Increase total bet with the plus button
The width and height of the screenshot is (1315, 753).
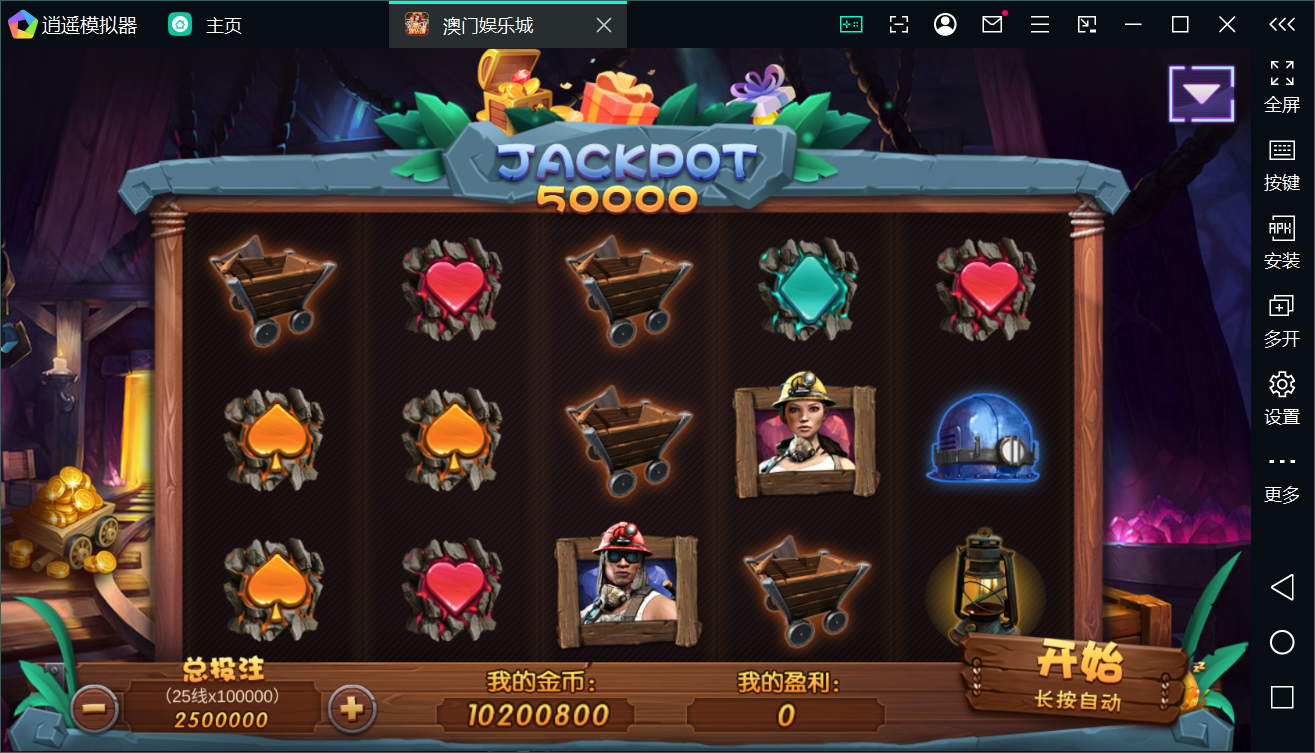(351, 709)
